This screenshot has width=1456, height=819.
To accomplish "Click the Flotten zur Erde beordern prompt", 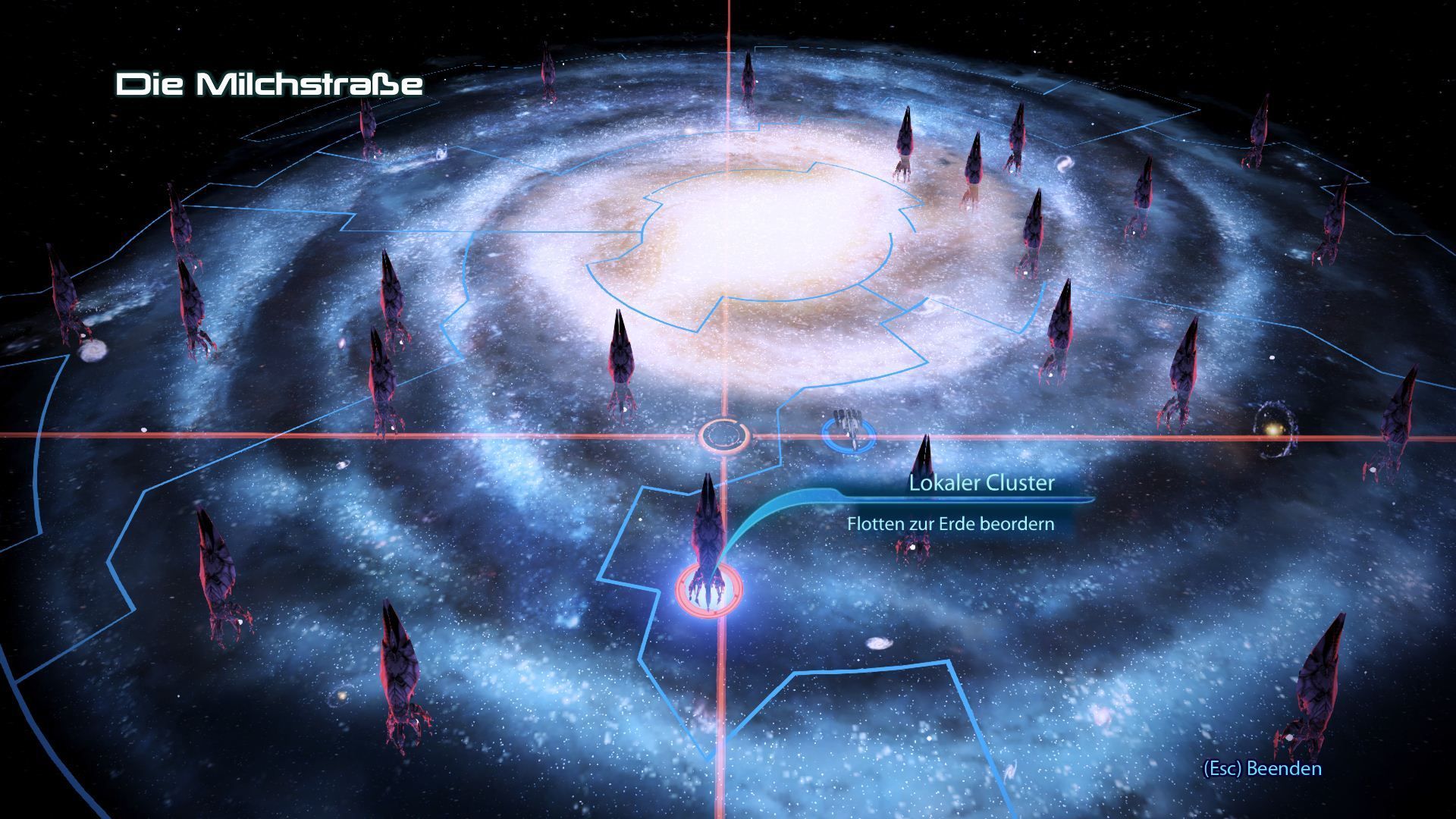I will (x=950, y=524).
